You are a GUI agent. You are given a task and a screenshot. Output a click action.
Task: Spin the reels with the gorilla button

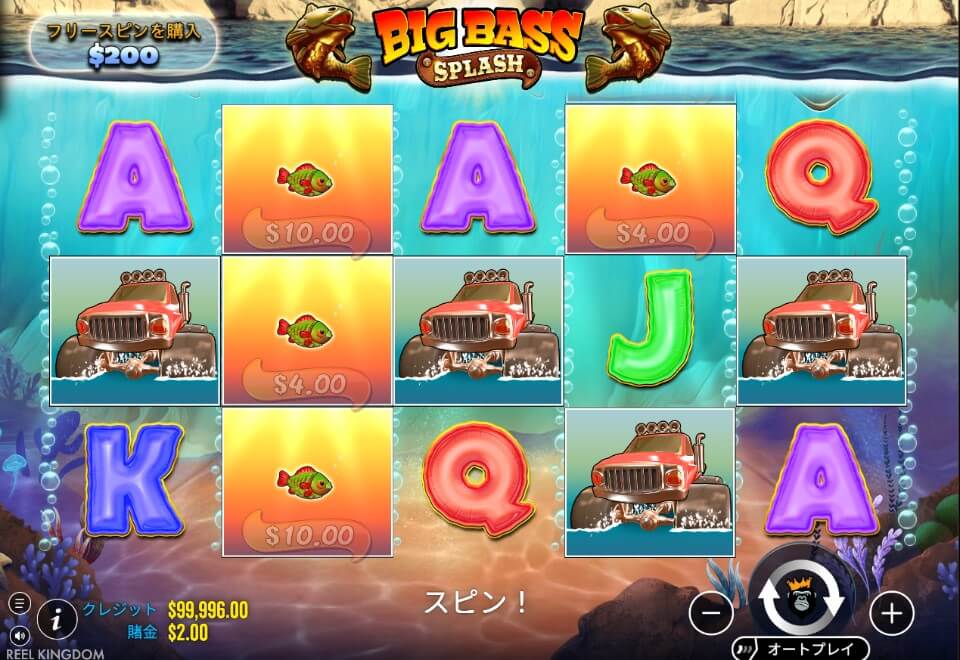[800, 598]
